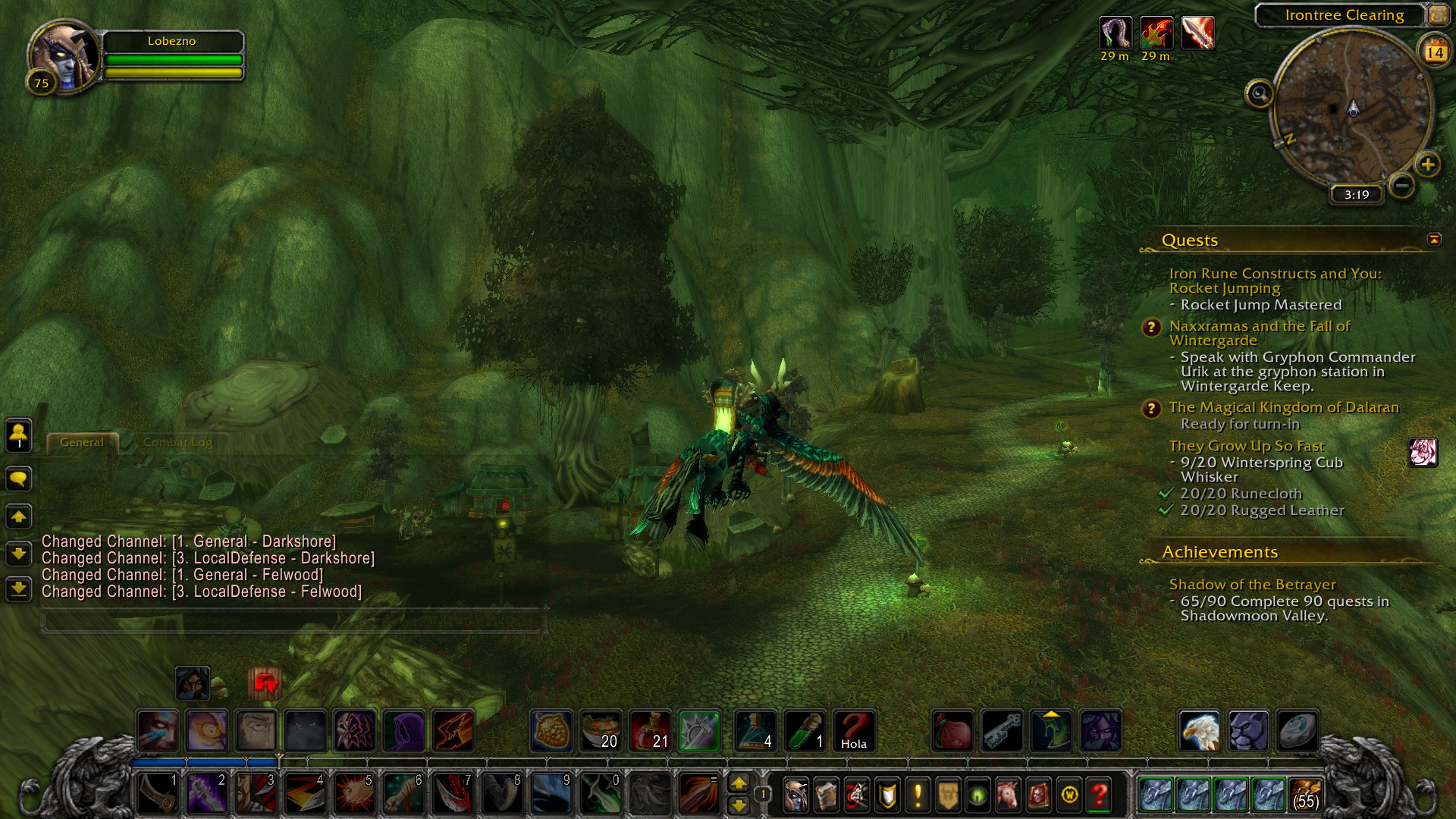This screenshot has width=1456, height=819.
Task: Open the minimap tracking magnifying glass
Action: click(1260, 94)
